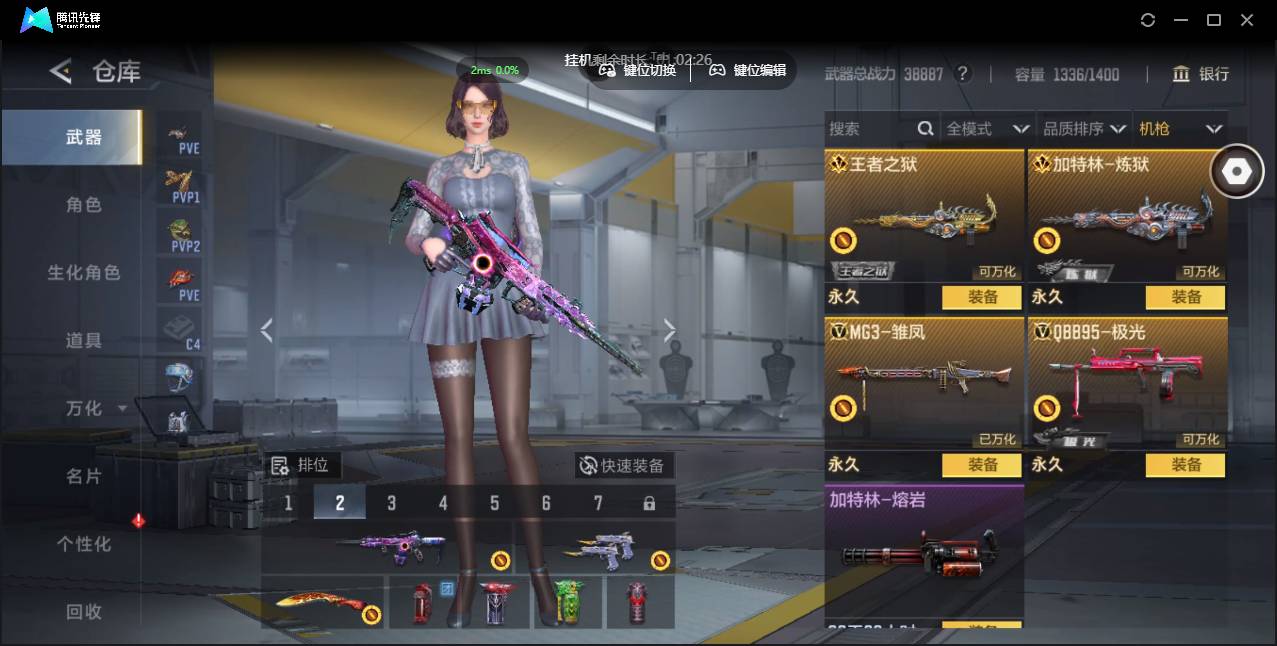Switch to loadout slot 3
Viewport: 1277px width, 646px height.
[391, 503]
